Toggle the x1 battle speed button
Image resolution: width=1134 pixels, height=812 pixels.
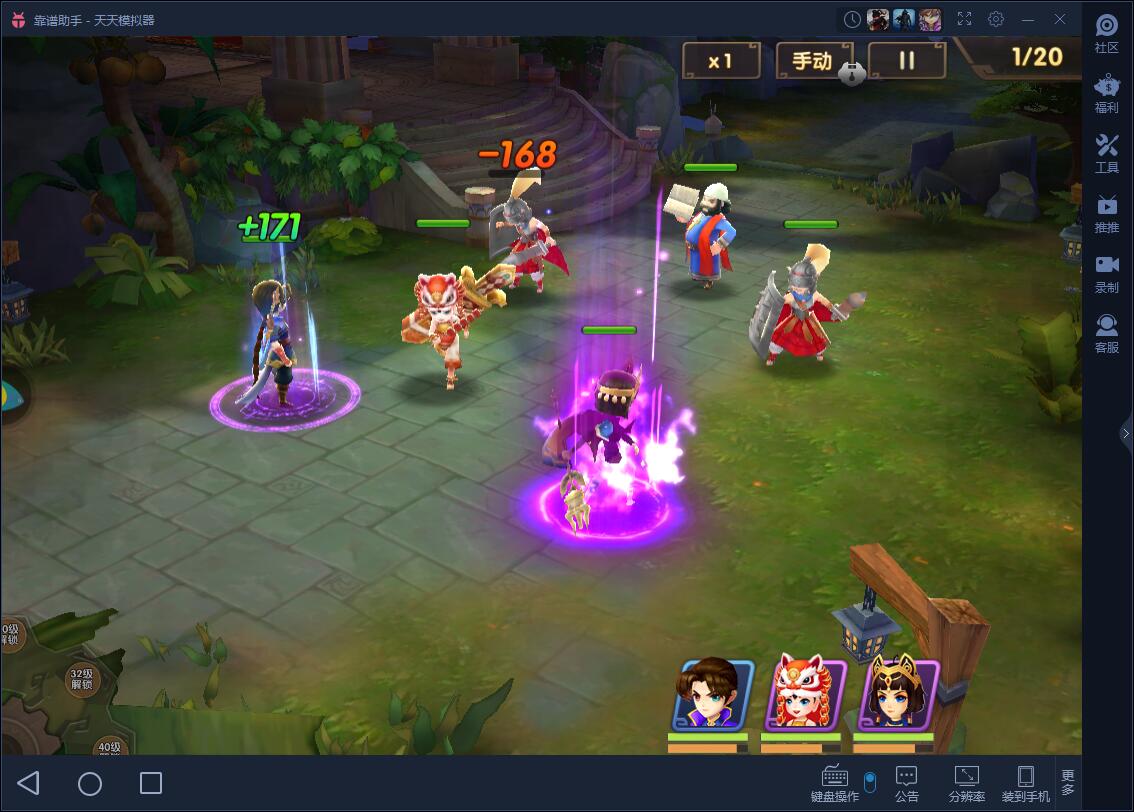720,61
